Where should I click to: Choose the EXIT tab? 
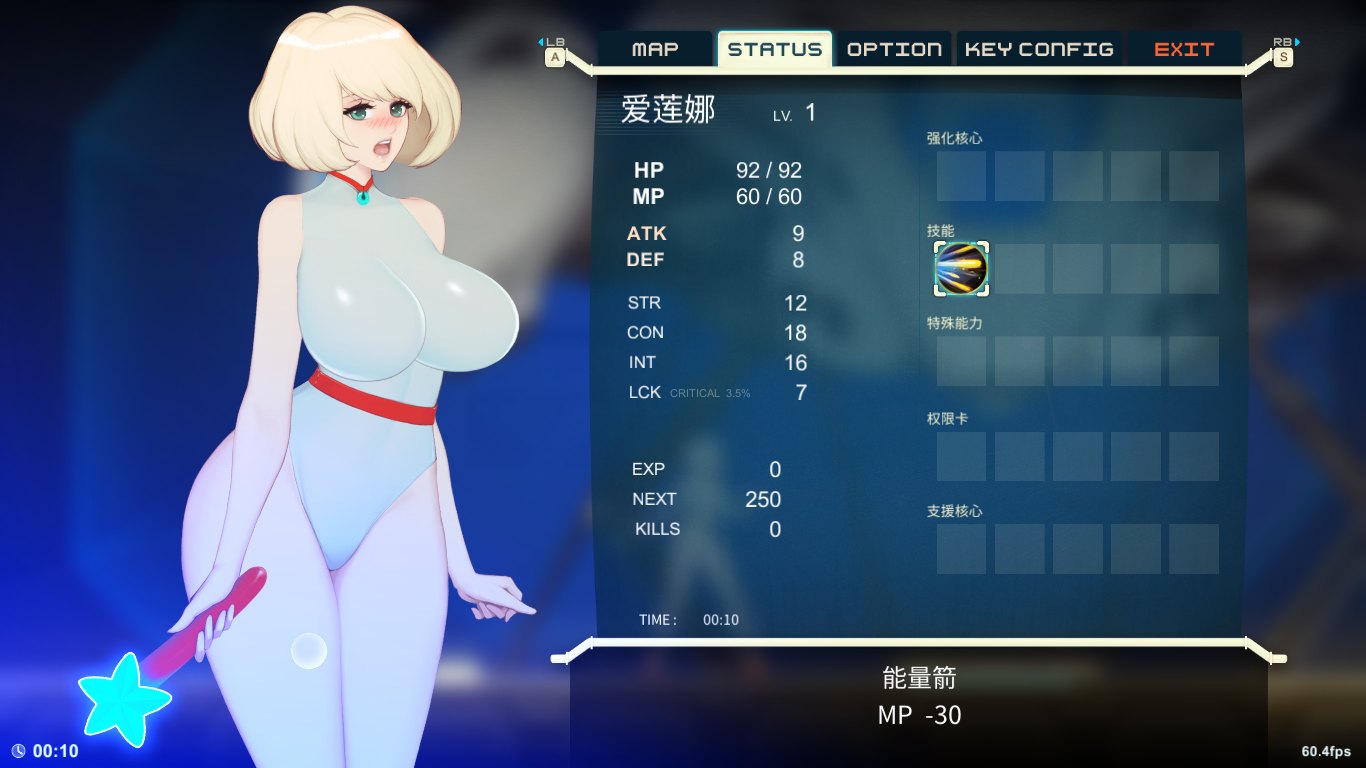tap(1184, 49)
